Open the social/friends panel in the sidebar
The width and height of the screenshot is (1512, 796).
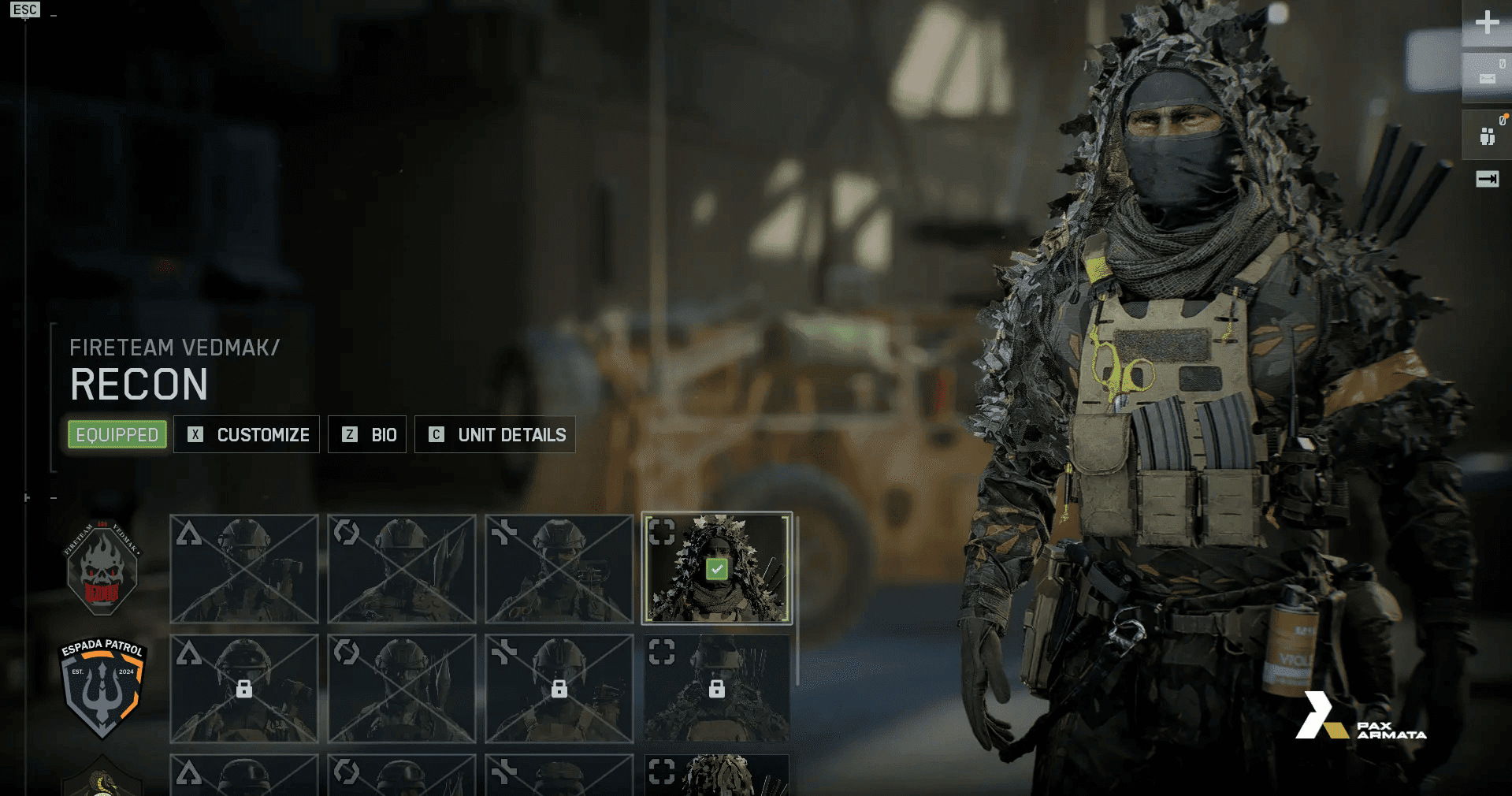[1486, 136]
